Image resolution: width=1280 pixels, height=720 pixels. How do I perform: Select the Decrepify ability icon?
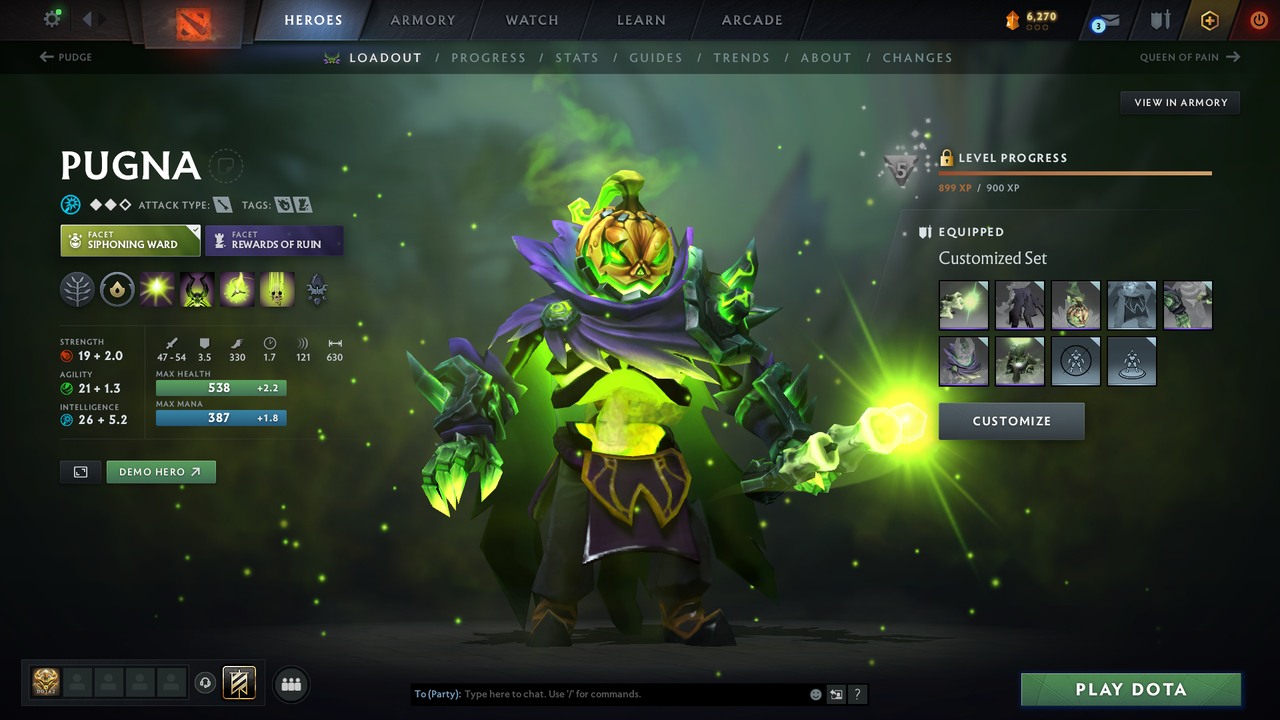click(196, 289)
